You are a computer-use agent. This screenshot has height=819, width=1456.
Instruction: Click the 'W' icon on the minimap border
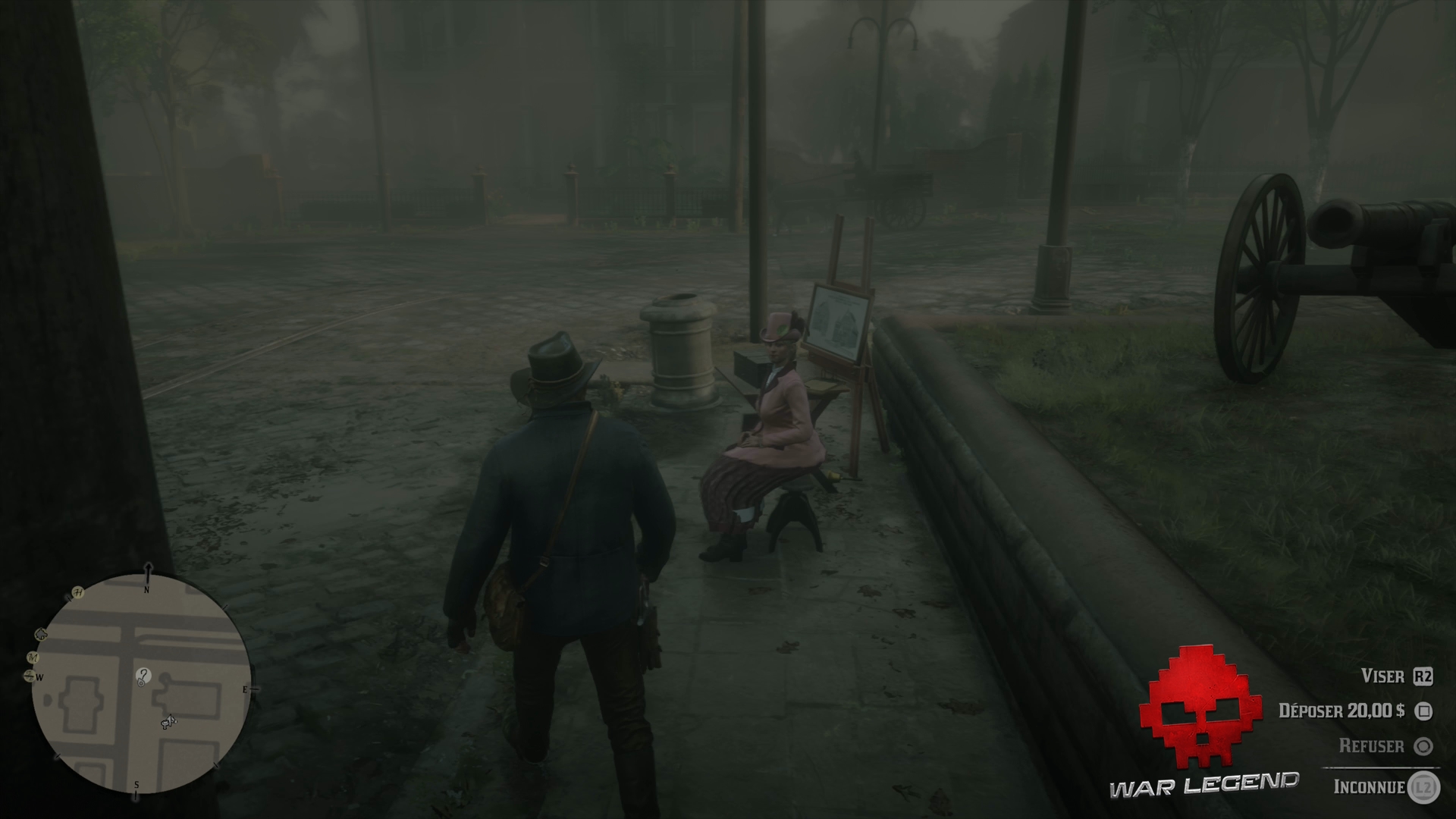[40, 677]
